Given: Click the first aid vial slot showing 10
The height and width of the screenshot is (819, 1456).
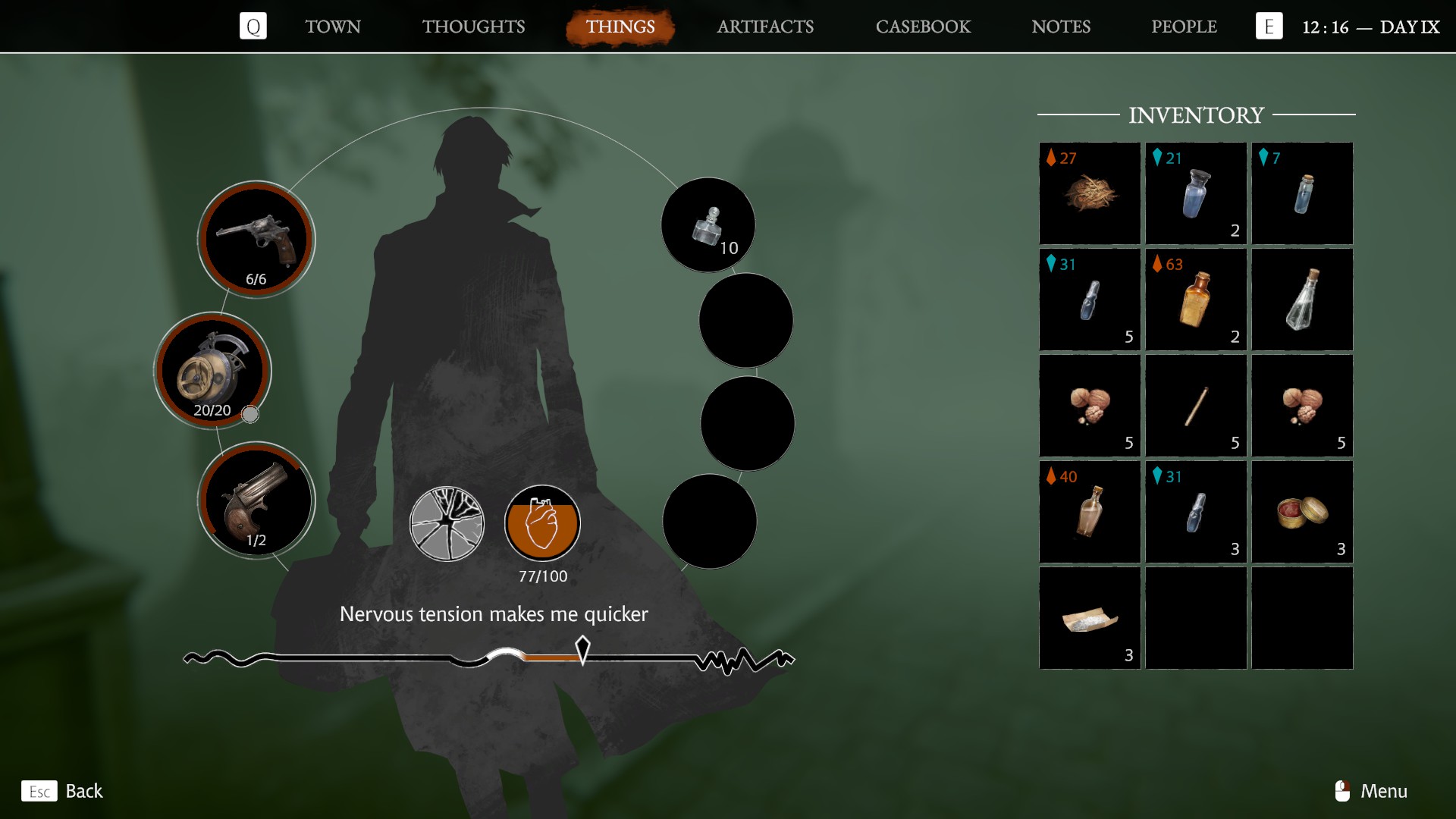Looking at the screenshot, I should pos(708,224).
